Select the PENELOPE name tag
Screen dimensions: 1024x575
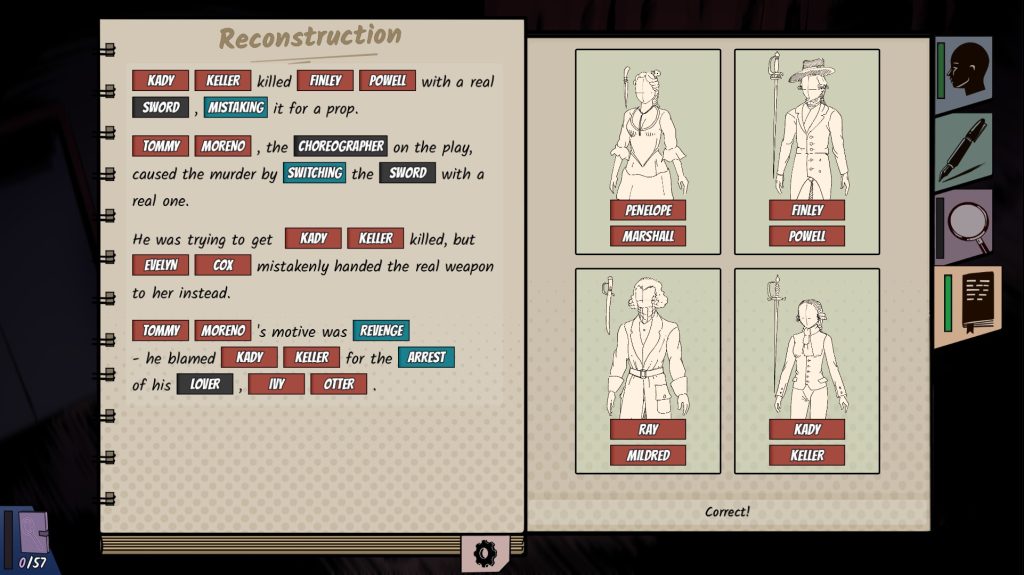(x=648, y=210)
